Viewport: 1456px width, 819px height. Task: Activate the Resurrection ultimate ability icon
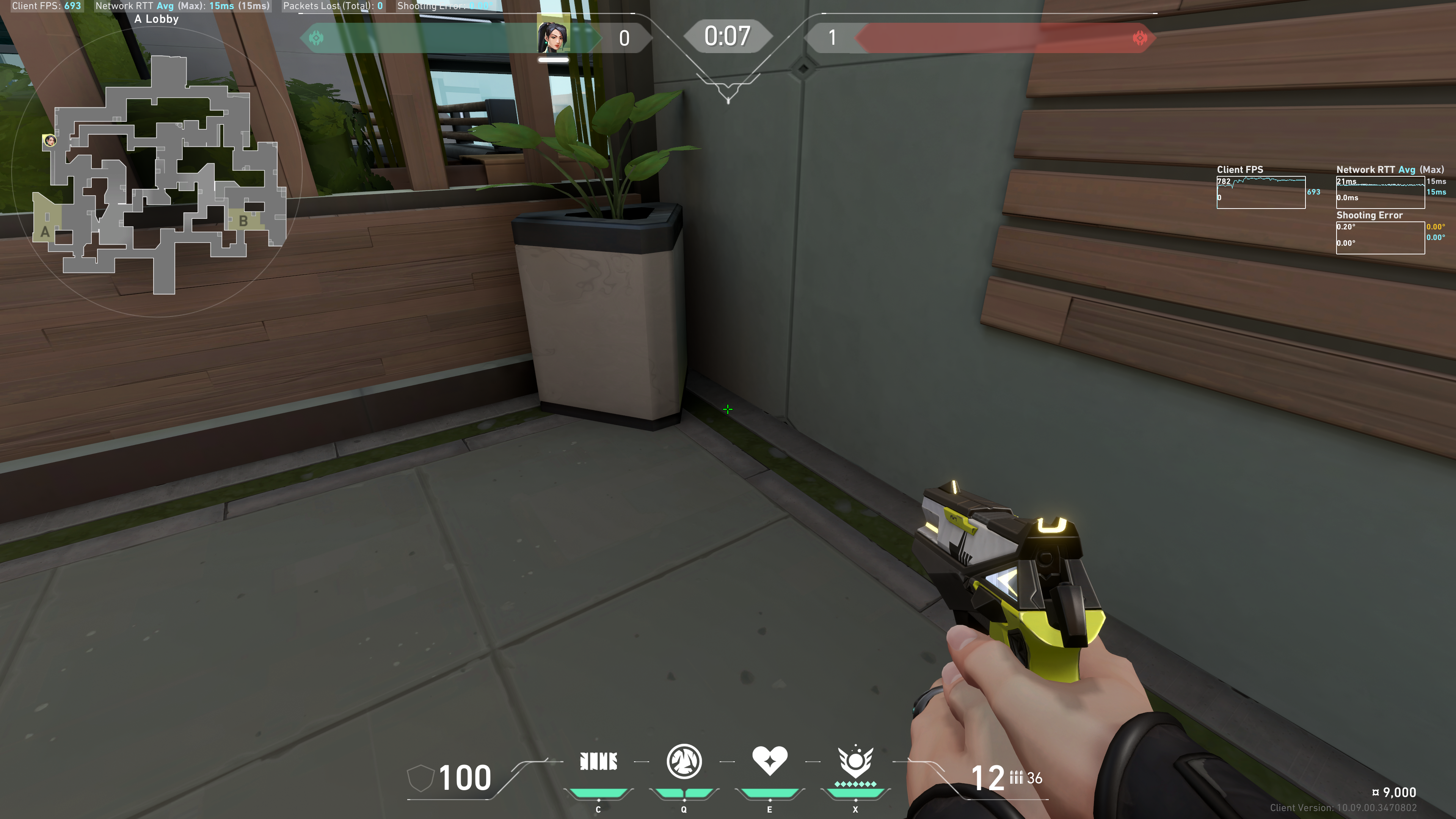(x=855, y=761)
